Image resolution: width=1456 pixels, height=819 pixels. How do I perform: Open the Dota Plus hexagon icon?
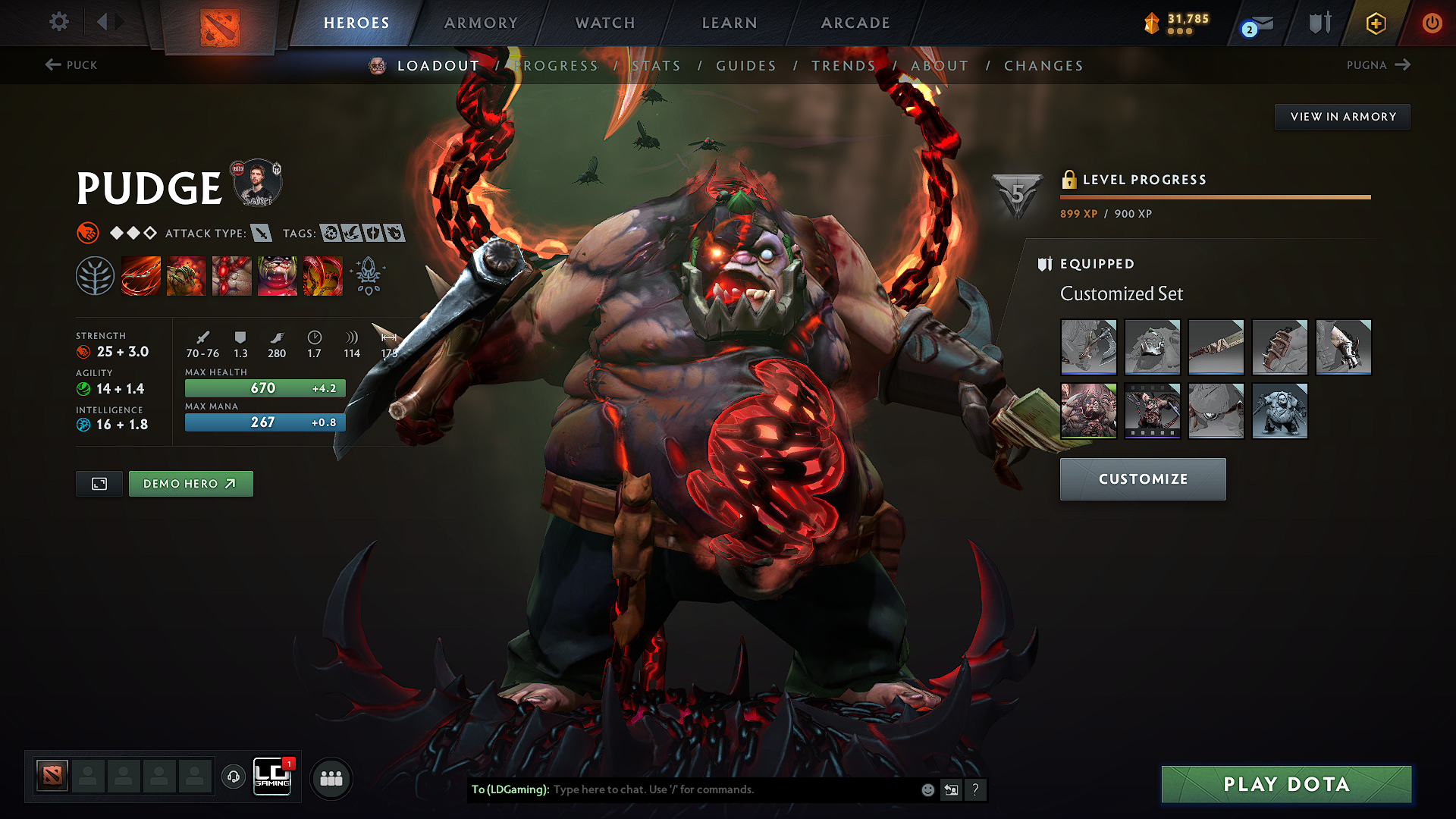pos(1375,23)
